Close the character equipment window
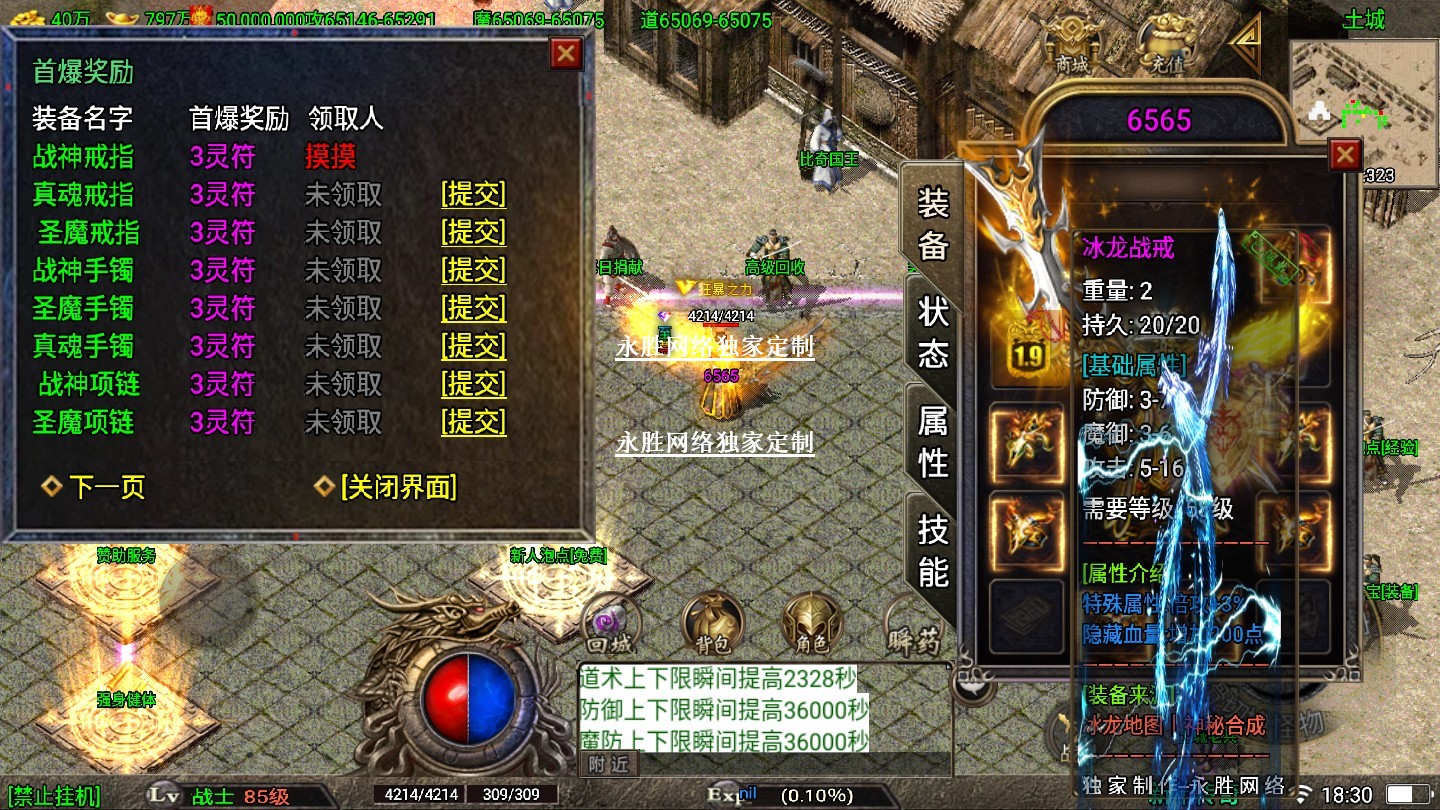 coord(1345,155)
